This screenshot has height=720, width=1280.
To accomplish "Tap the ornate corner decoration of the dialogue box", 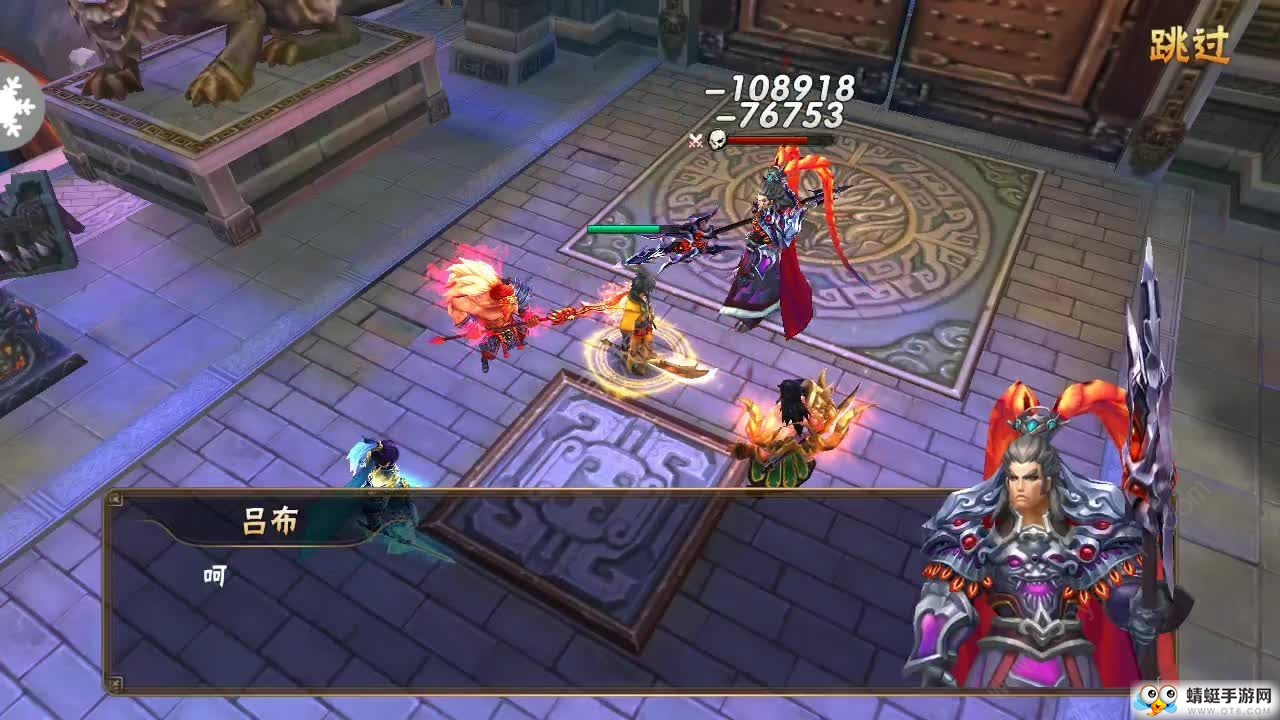I will pos(115,497).
